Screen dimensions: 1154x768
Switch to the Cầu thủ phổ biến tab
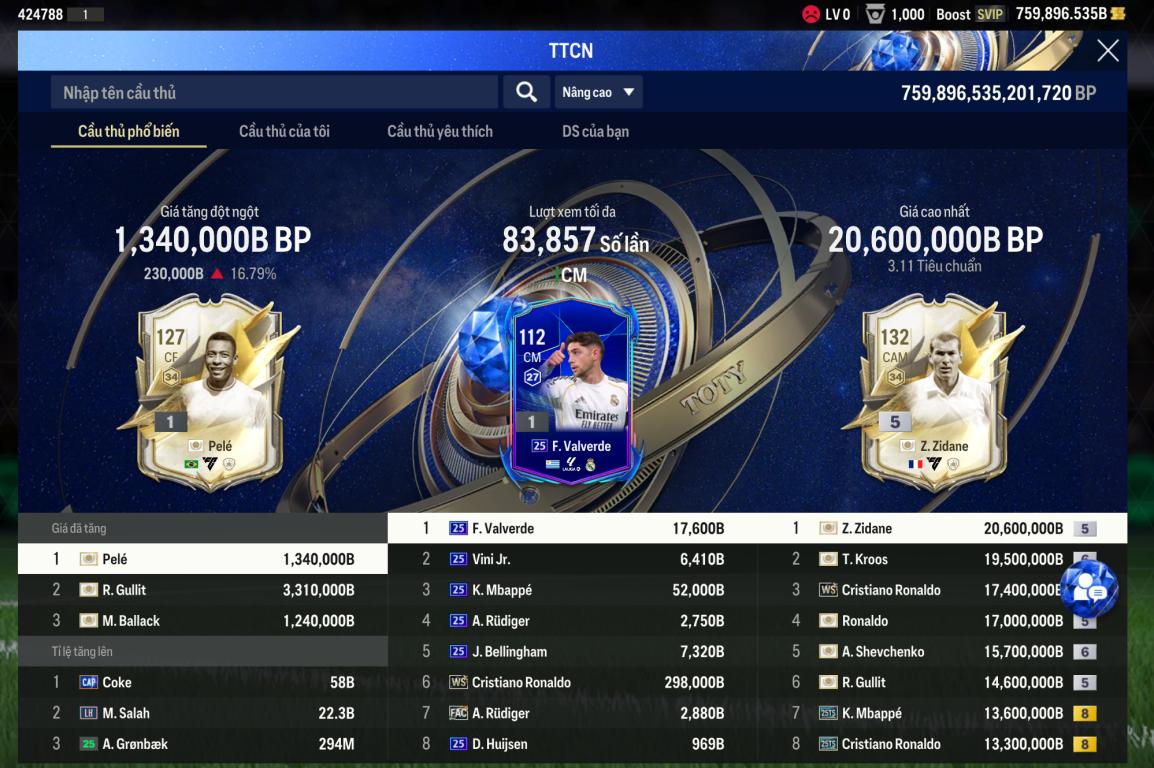(x=129, y=131)
